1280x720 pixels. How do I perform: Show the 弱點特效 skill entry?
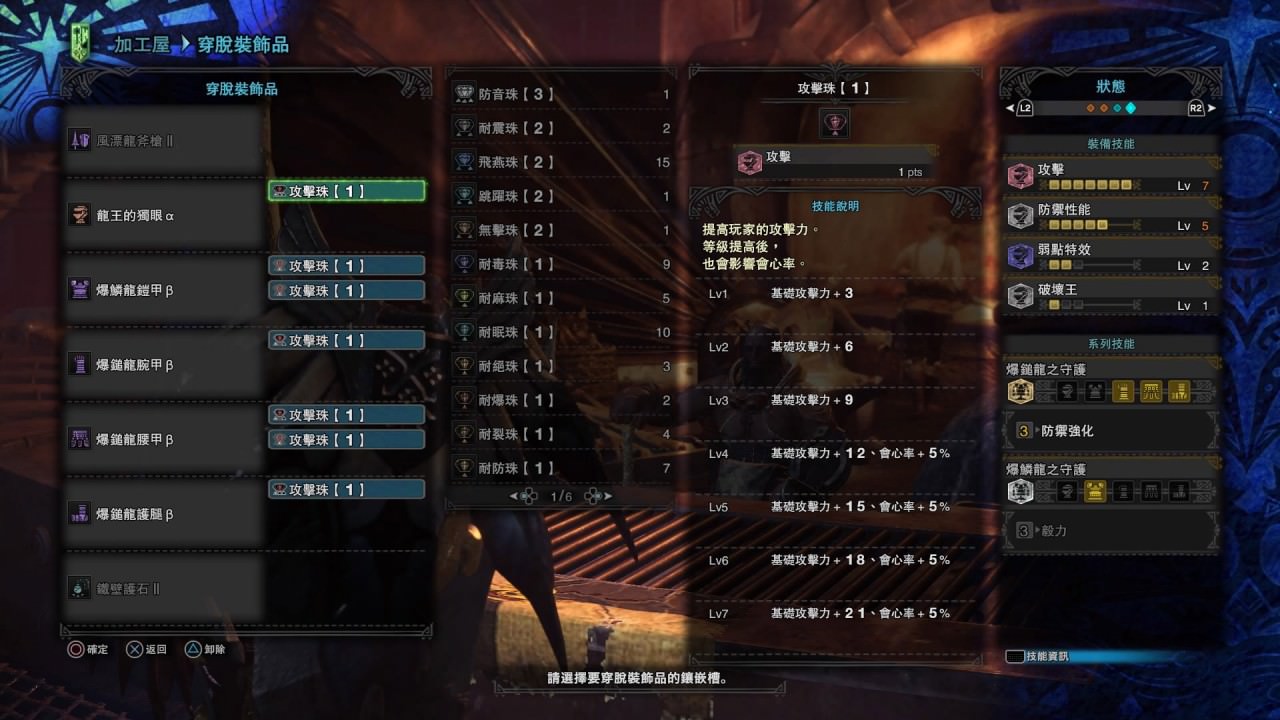[x=1111, y=257]
